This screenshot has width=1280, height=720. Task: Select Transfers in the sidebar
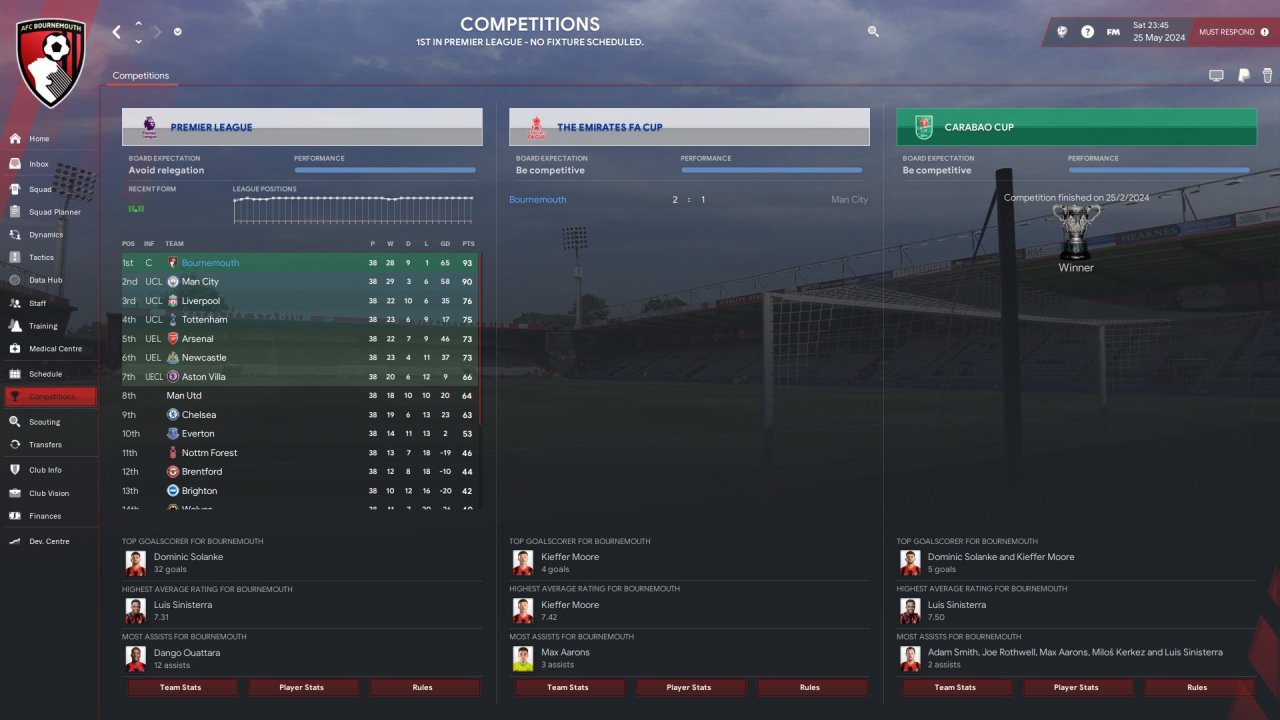45,445
